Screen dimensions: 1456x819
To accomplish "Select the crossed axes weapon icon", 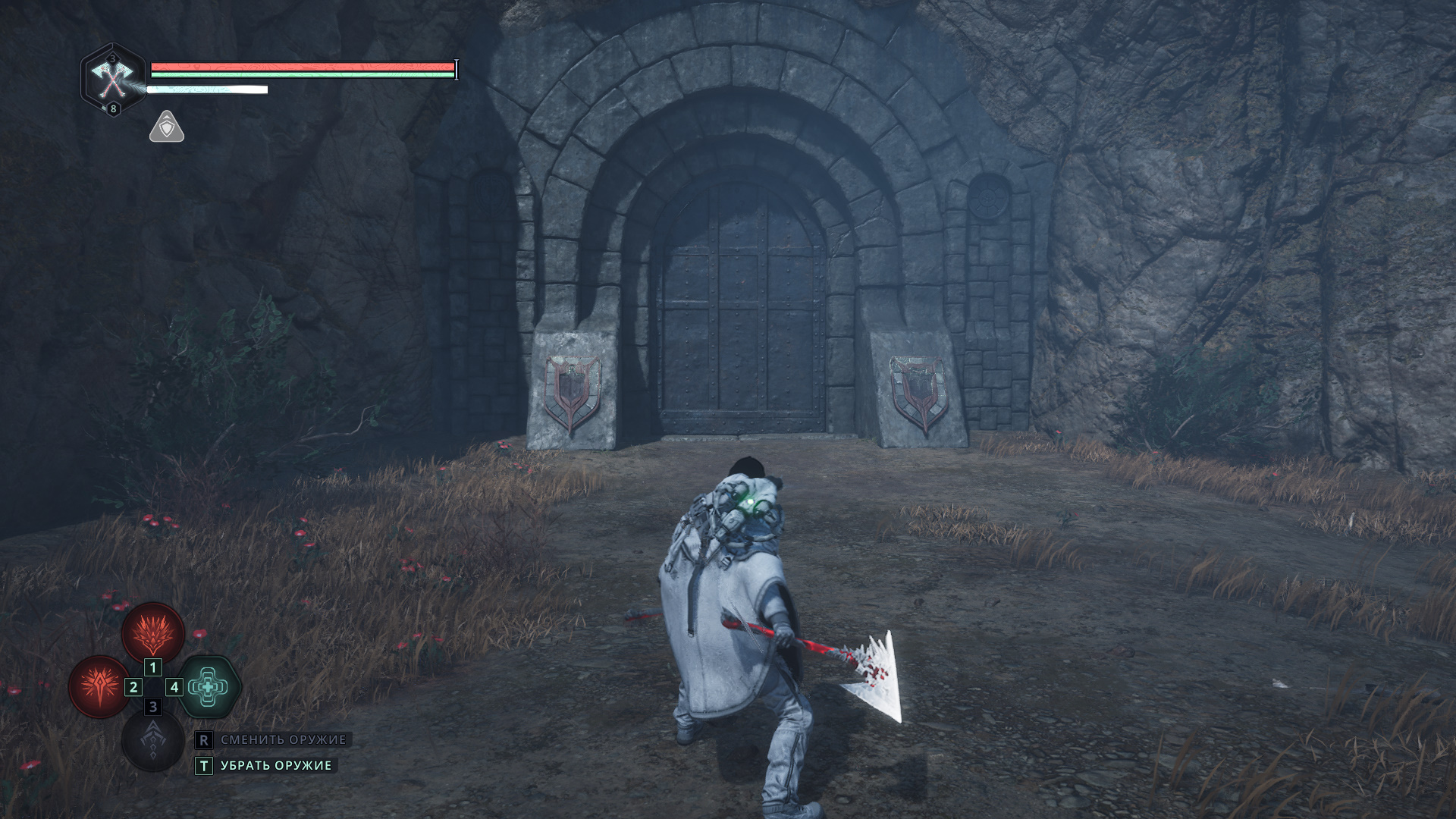I will [112, 78].
